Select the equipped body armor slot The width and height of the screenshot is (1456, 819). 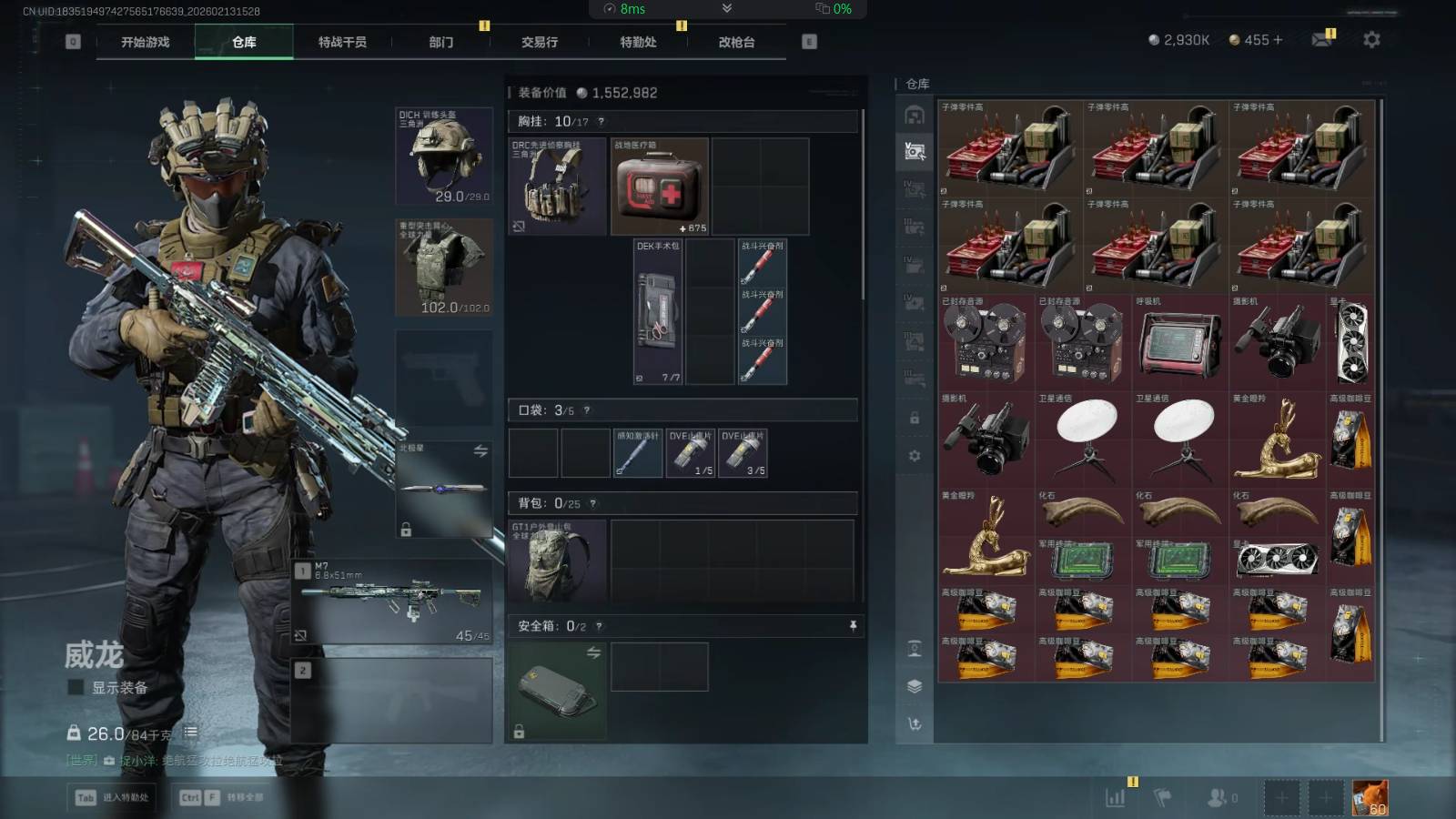click(444, 268)
